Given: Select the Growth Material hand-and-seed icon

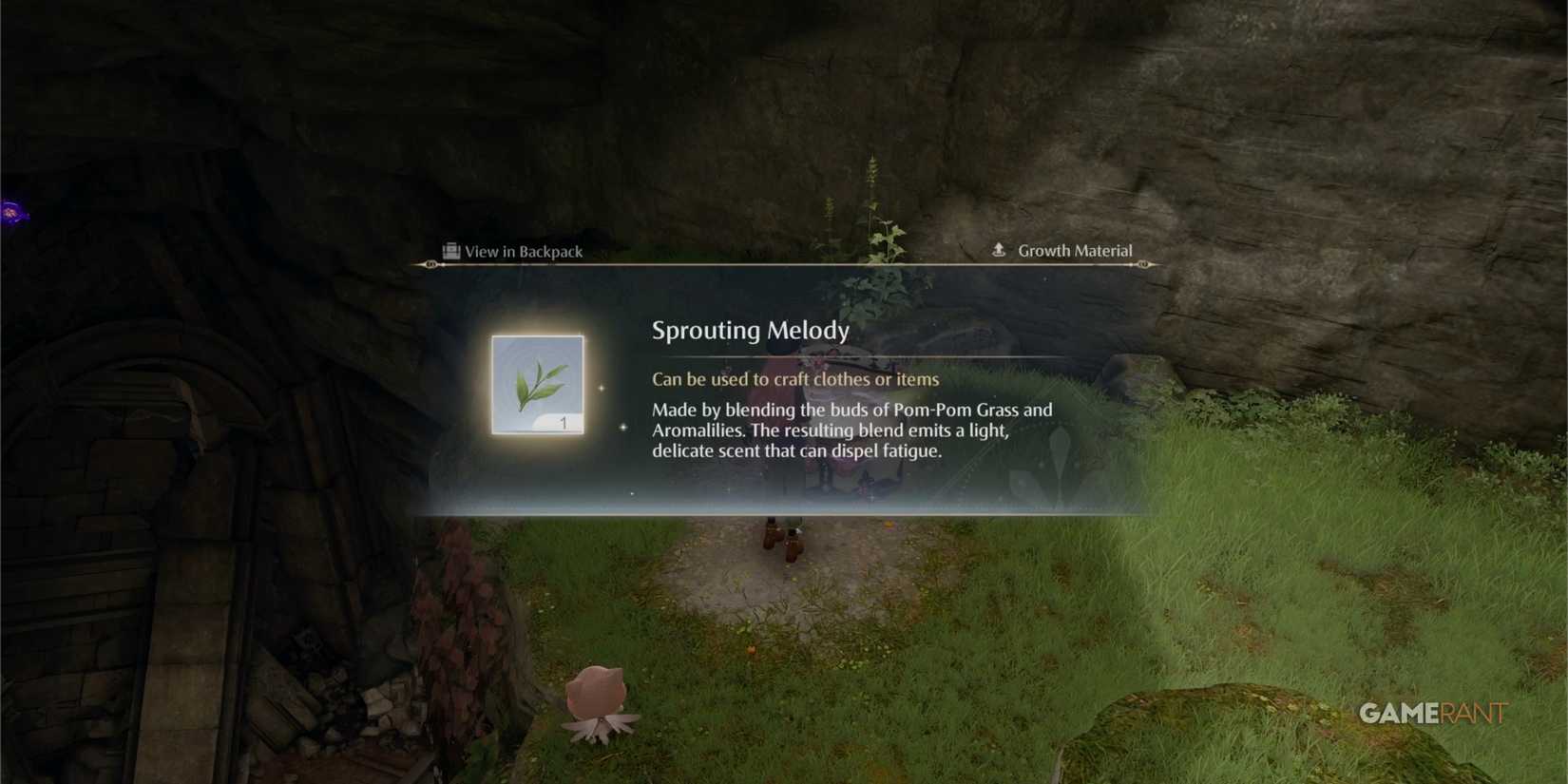Looking at the screenshot, I should (x=999, y=250).
